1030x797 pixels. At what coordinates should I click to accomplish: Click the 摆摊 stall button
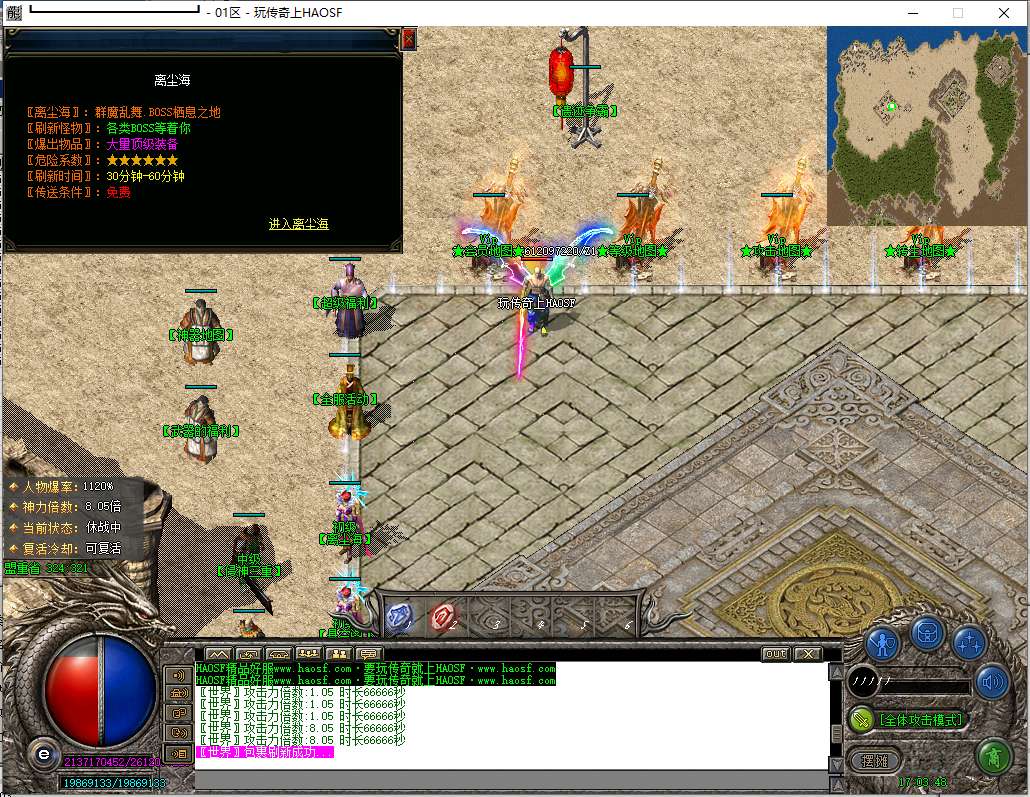coord(874,761)
